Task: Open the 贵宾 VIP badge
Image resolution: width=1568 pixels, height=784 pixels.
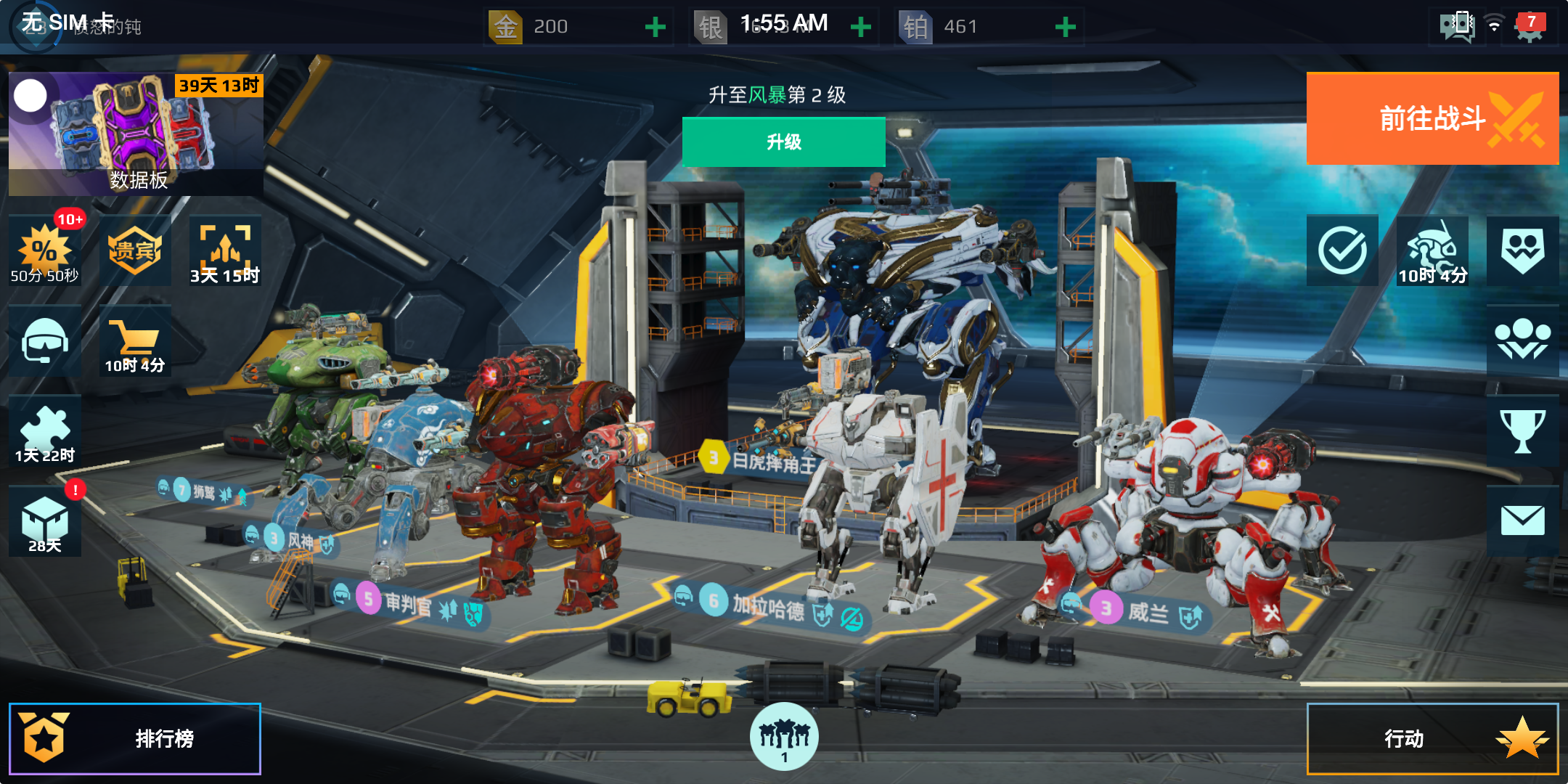Action: 135,250
